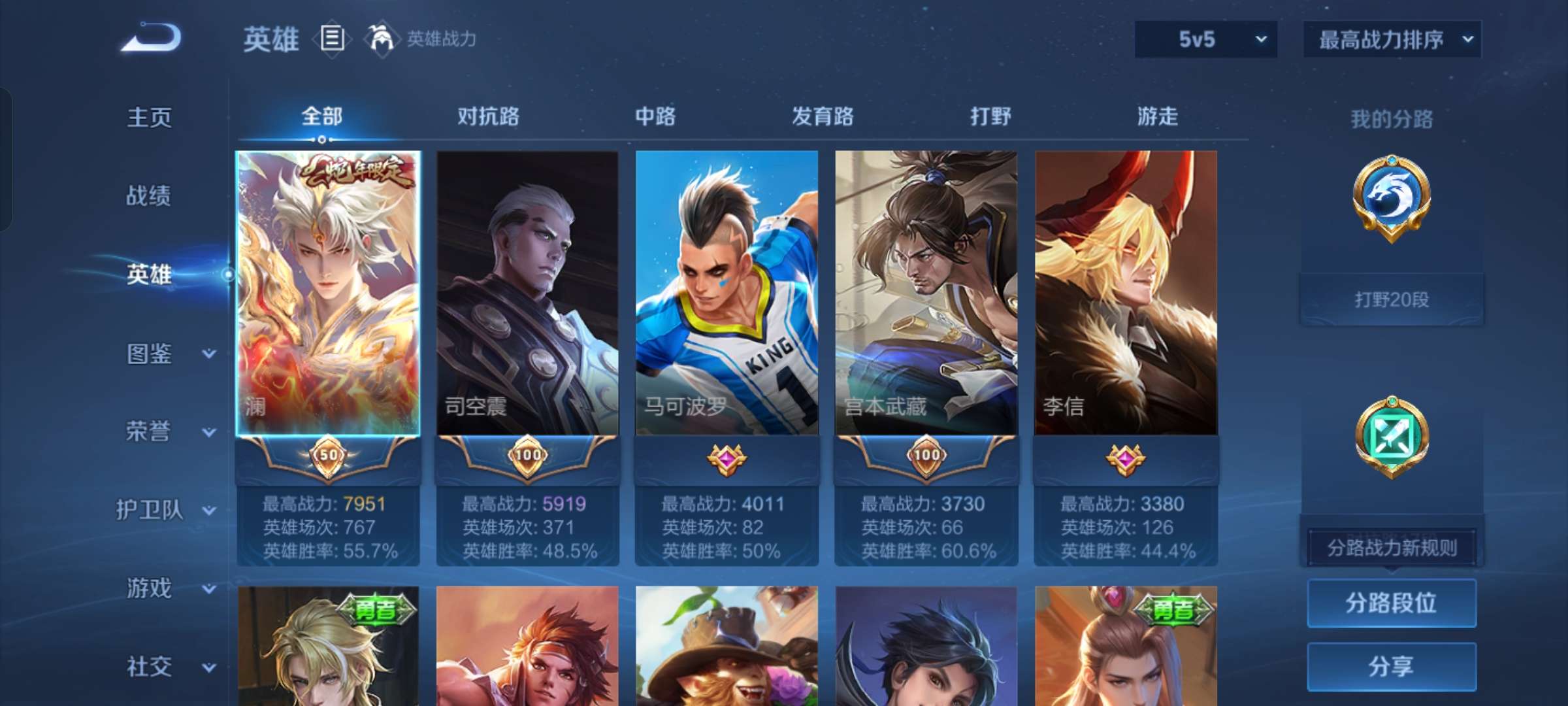Switch hero filter to 对抗路 tab

pyautogui.click(x=487, y=116)
